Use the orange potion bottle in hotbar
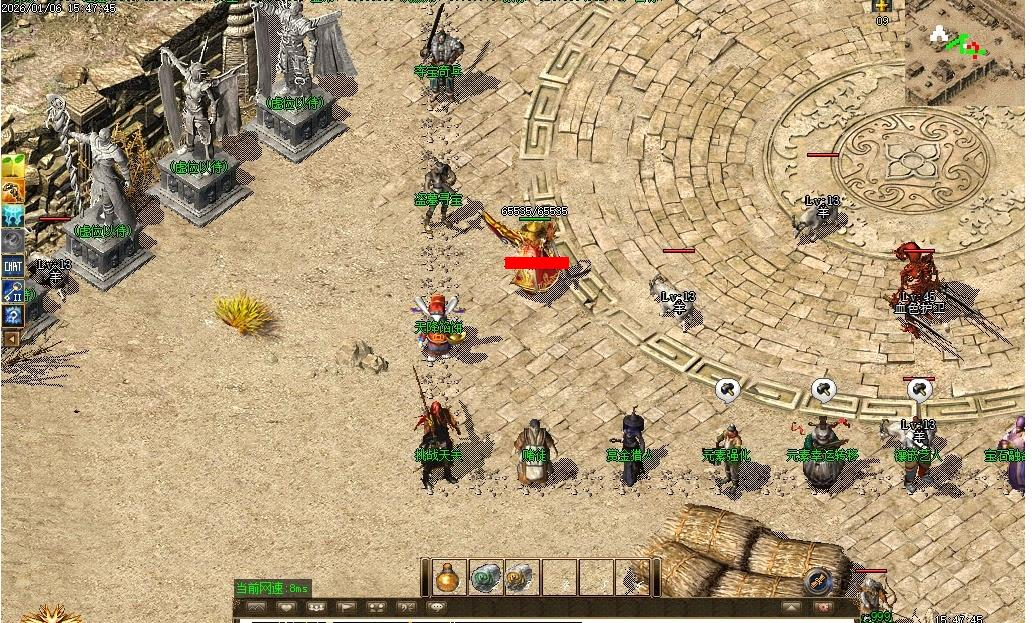1032x623 pixels. point(449,577)
